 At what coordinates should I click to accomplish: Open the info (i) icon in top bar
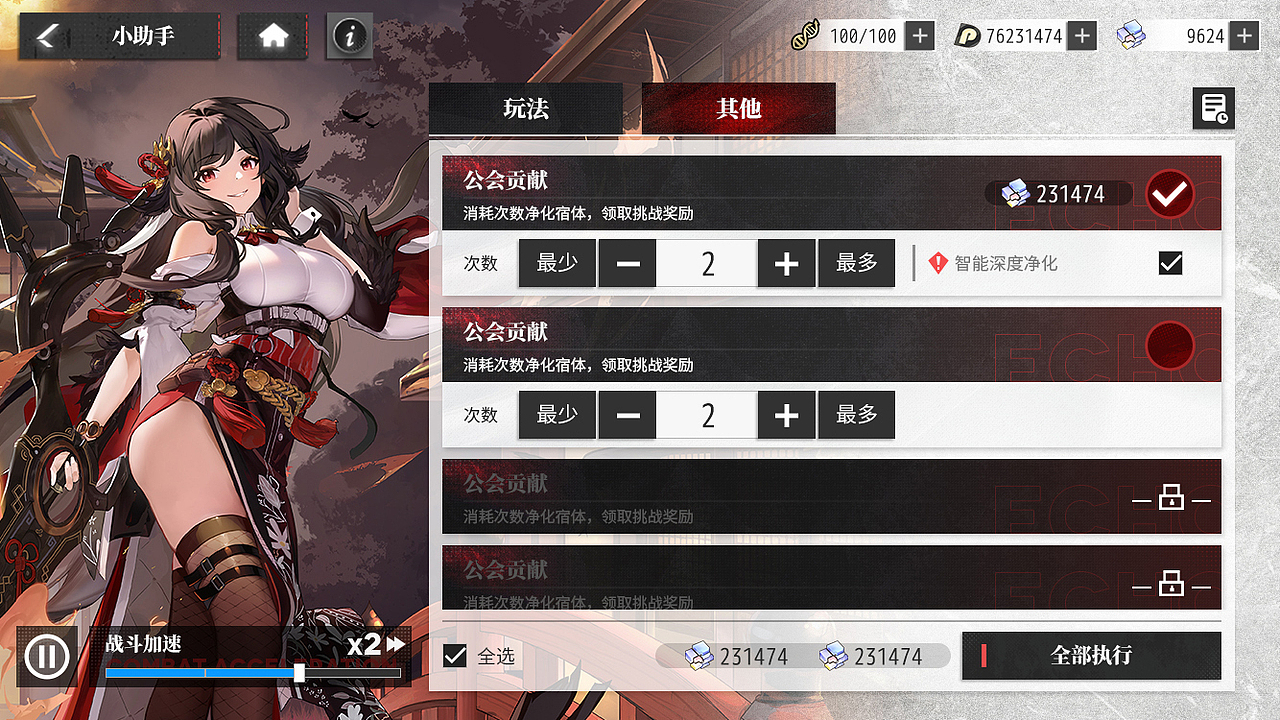pyautogui.click(x=348, y=35)
